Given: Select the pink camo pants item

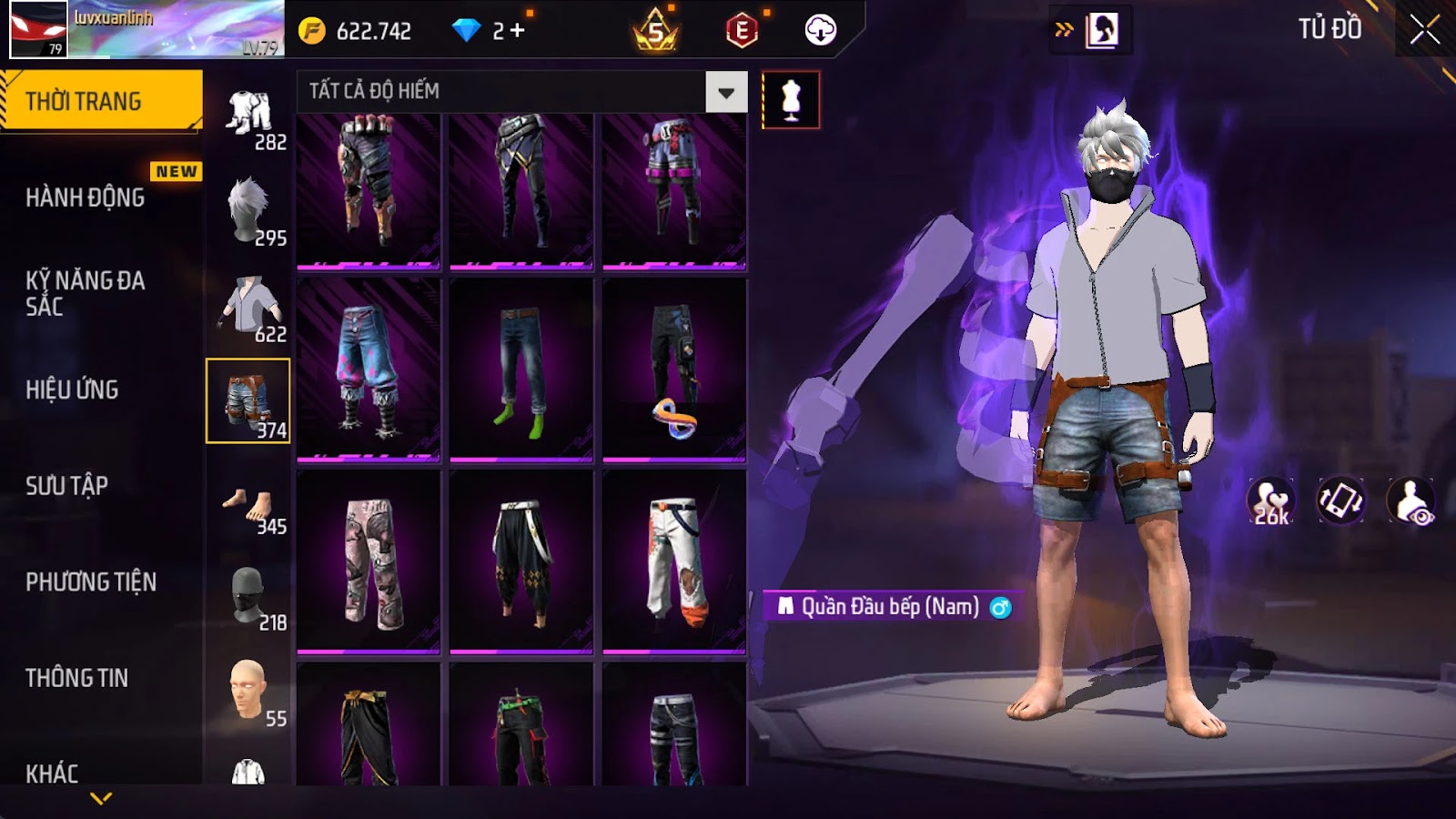Looking at the screenshot, I should point(369,562).
